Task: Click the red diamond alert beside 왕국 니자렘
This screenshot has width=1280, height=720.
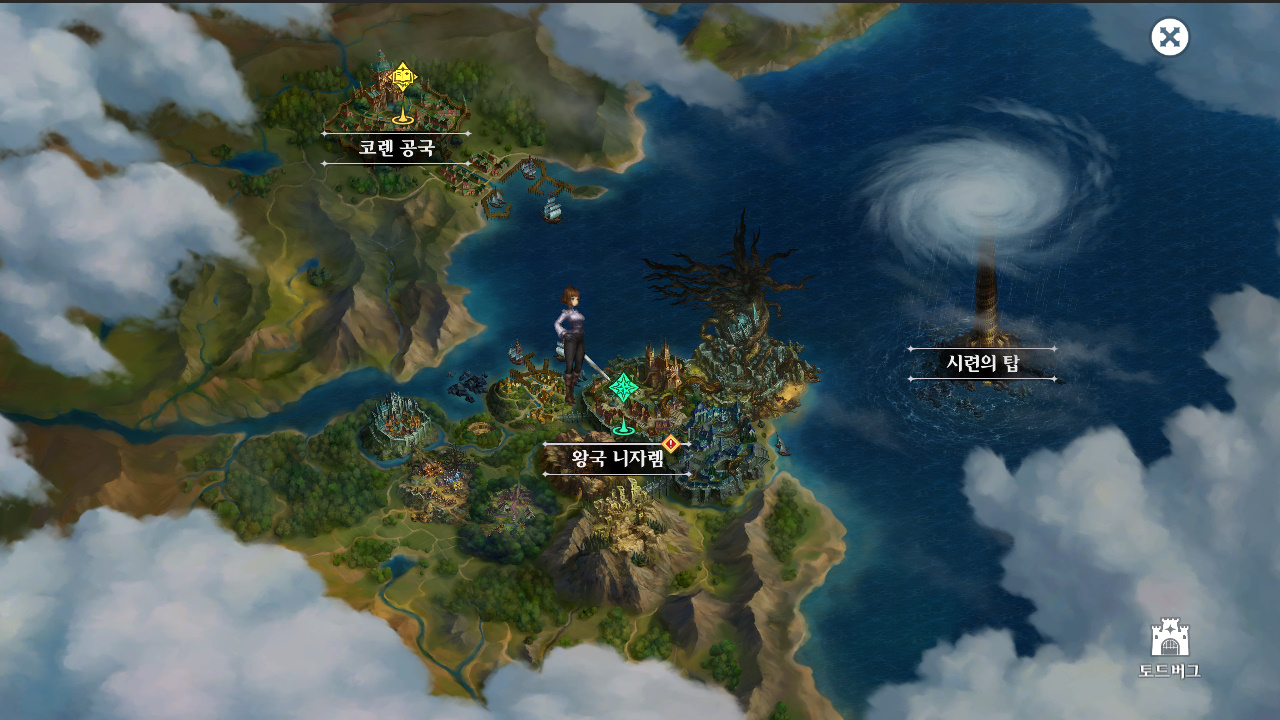Action: click(x=671, y=443)
